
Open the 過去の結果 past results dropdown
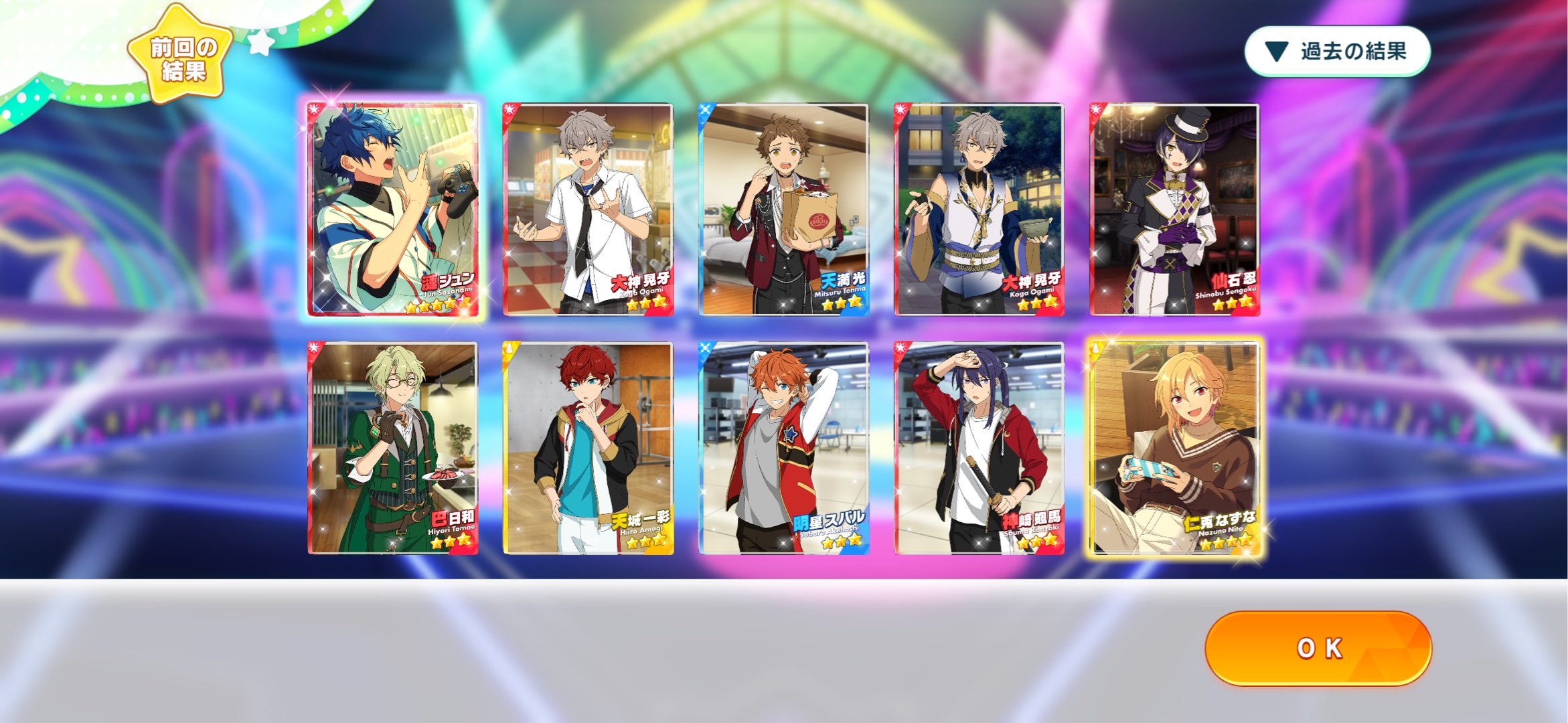[1337, 52]
